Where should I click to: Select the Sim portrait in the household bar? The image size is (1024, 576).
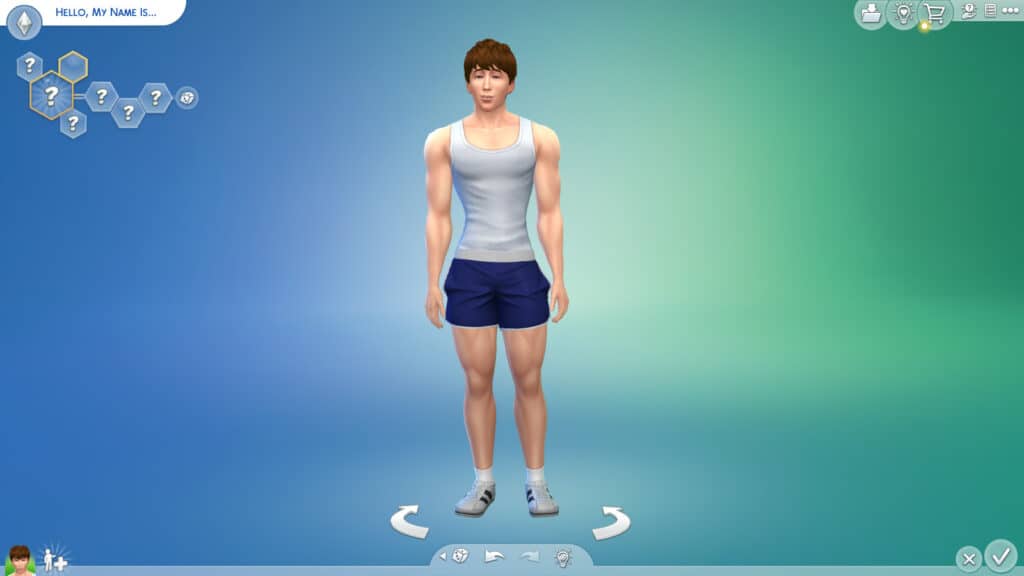20,560
